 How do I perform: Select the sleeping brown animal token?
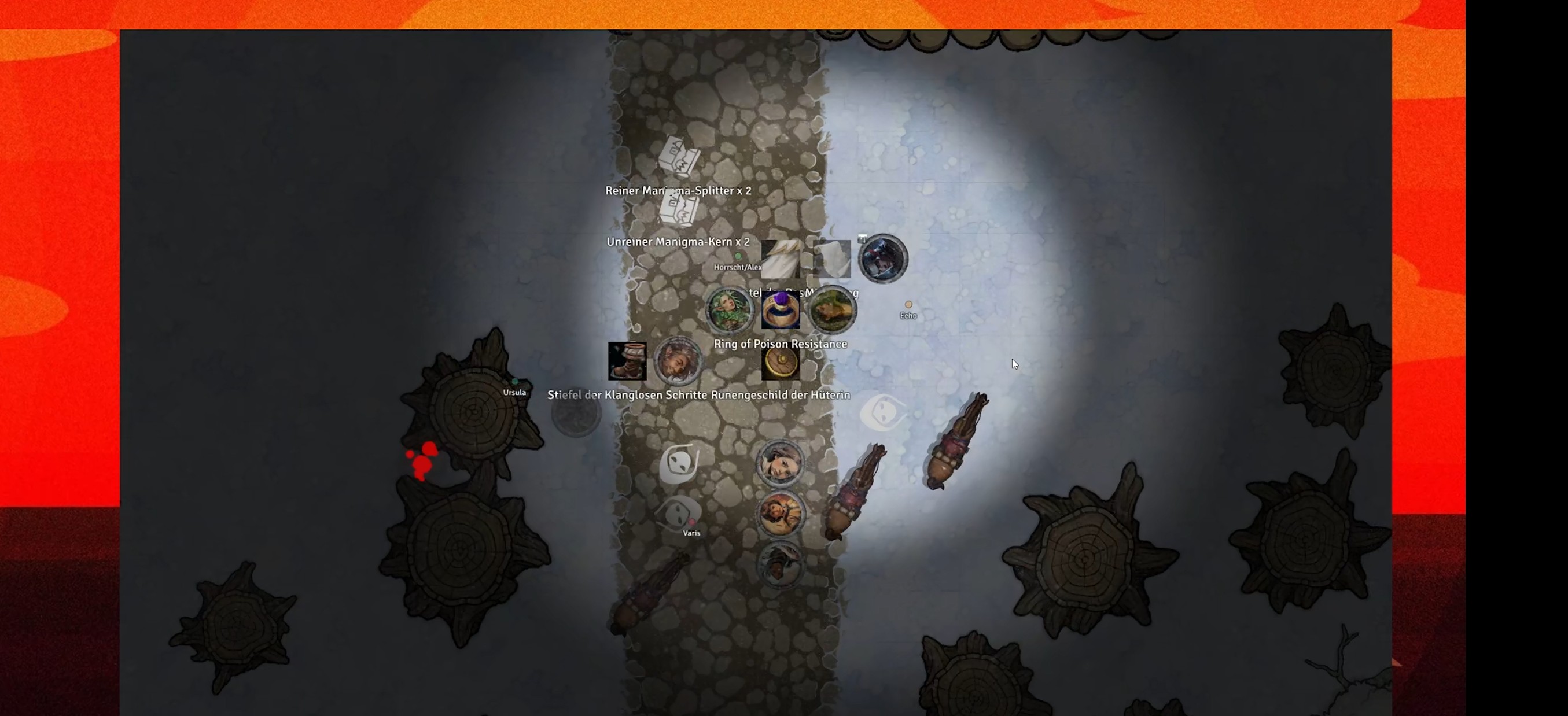coord(832,309)
